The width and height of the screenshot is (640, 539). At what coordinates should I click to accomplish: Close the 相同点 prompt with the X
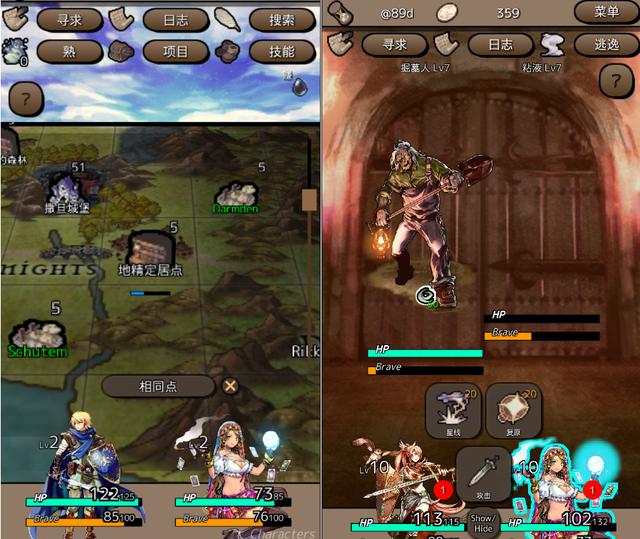tap(231, 386)
